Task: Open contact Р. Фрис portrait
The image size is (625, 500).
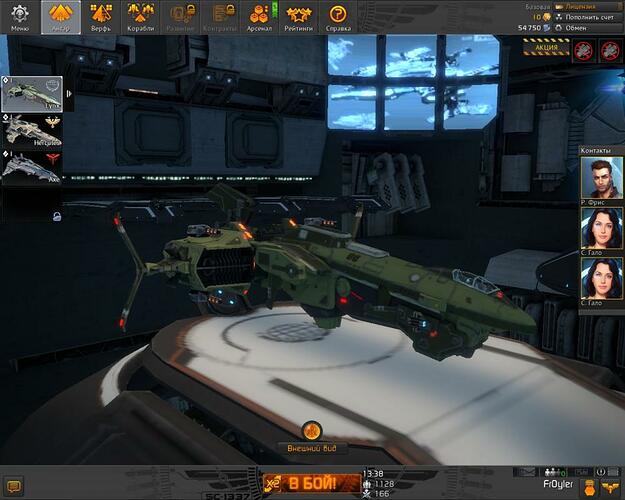Action: pyautogui.click(x=601, y=178)
